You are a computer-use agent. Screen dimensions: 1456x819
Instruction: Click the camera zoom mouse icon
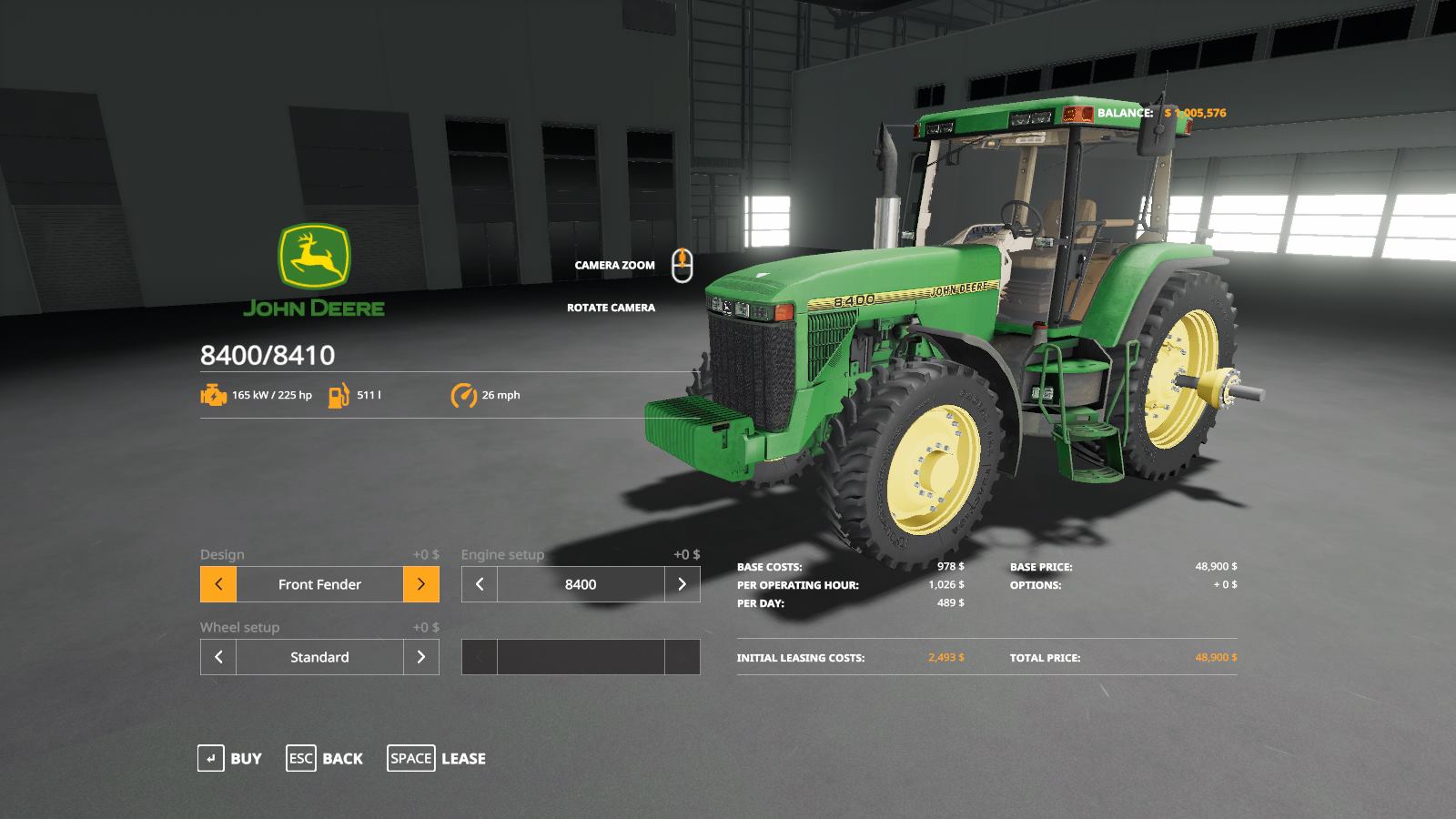[x=682, y=264]
